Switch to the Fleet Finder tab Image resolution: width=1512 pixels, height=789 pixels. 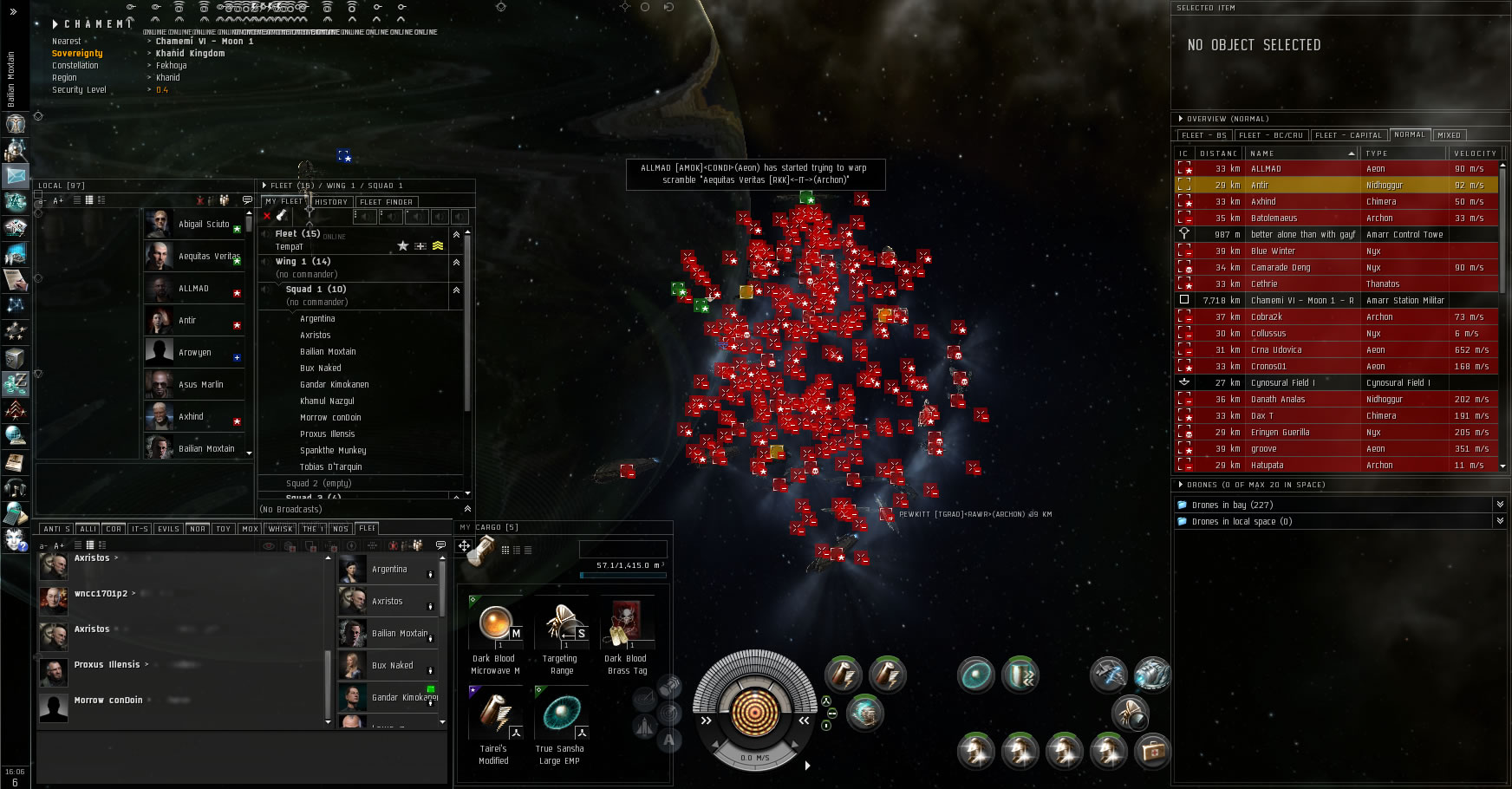pyautogui.click(x=386, y=202)
